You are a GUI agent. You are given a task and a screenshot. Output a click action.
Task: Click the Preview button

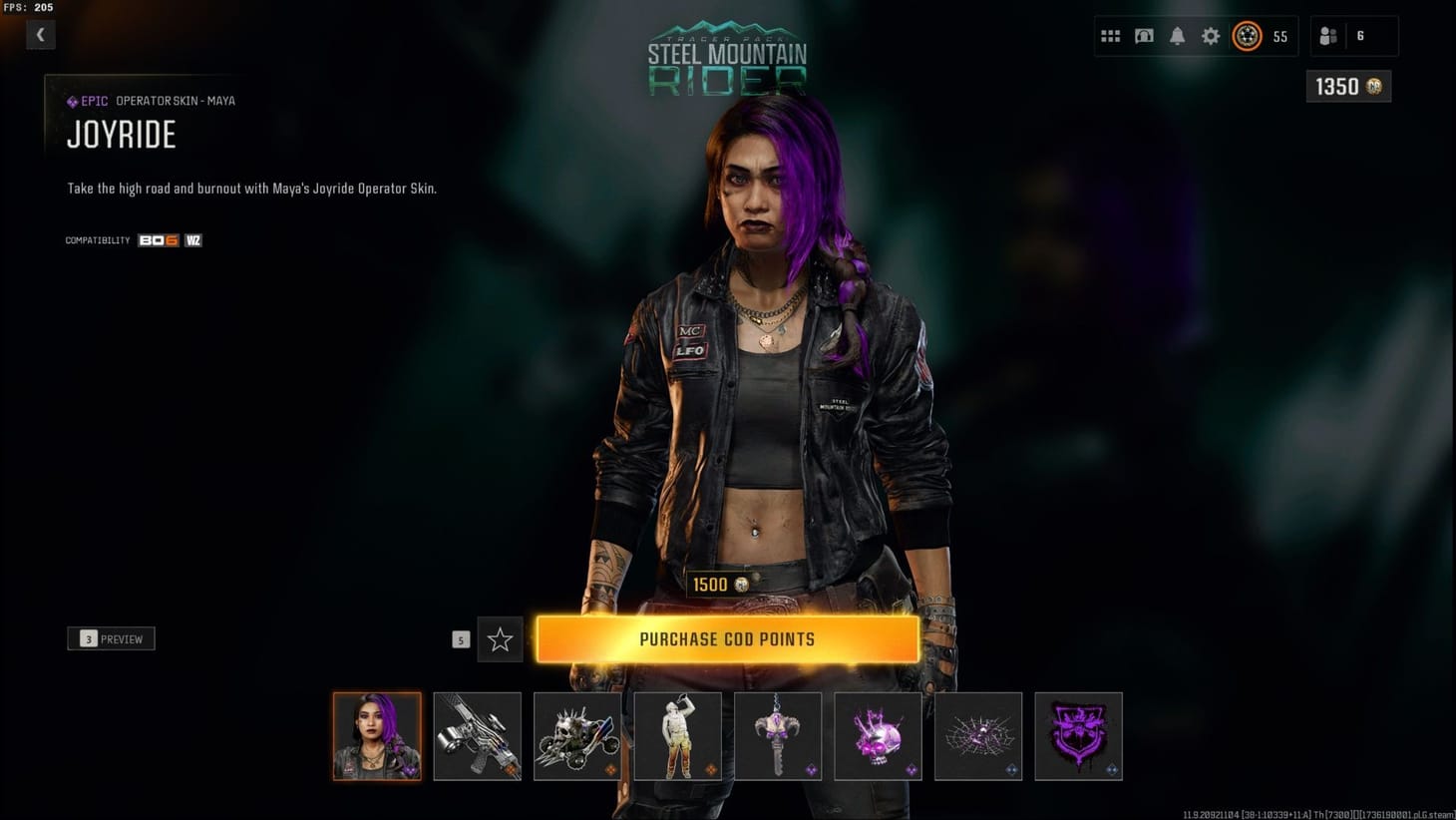(111, 638)
